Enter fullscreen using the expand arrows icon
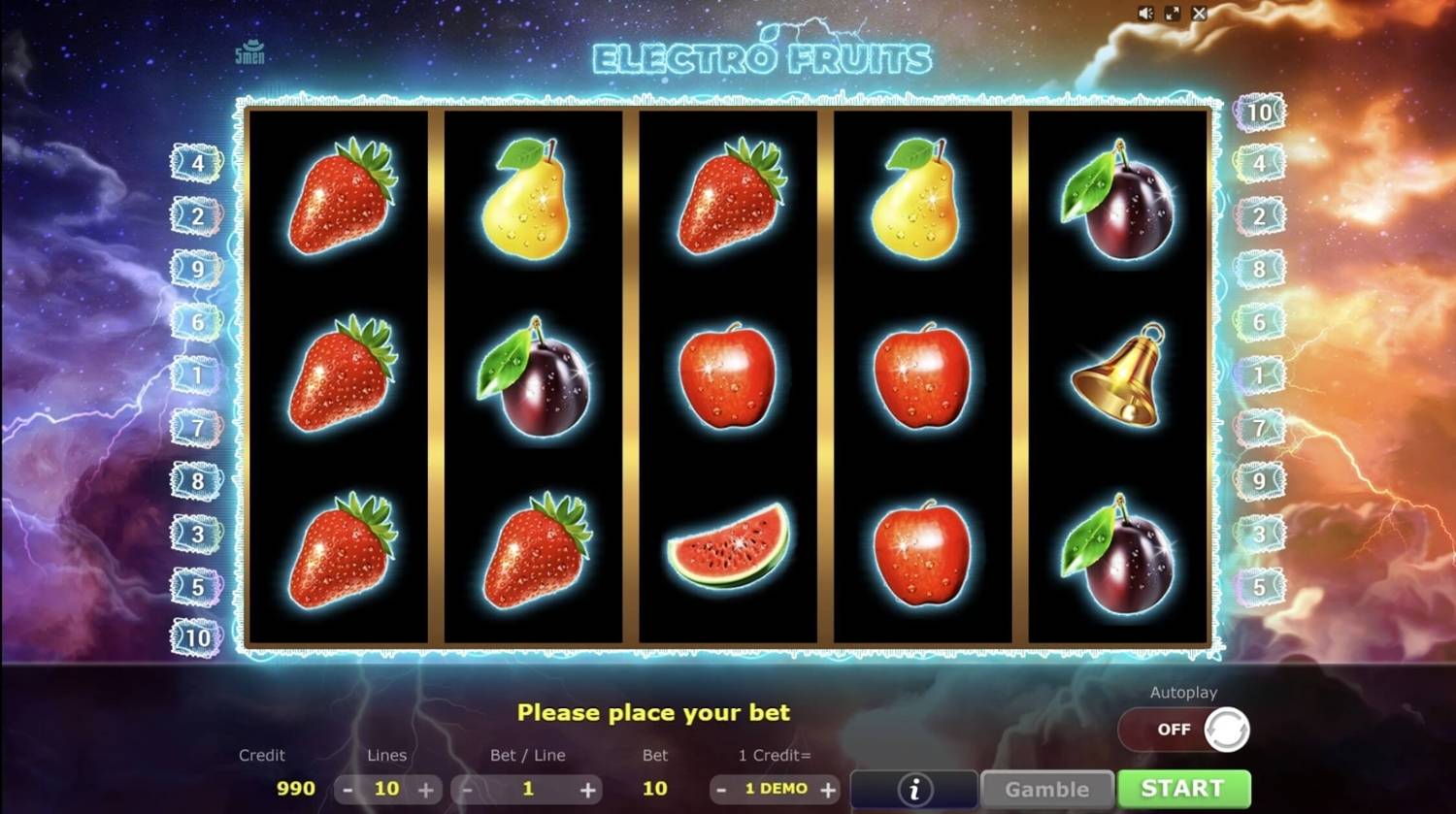The height and width of the screenshot is (814, 1456). [x=1174, y=13]
